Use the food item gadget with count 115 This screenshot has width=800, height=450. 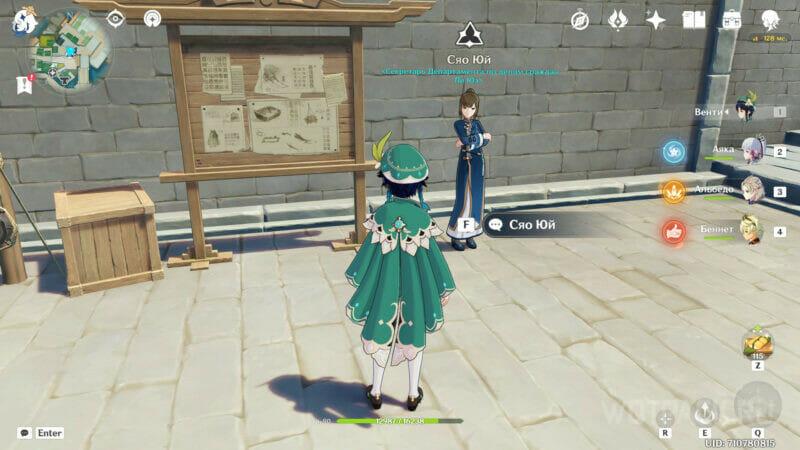757,346
